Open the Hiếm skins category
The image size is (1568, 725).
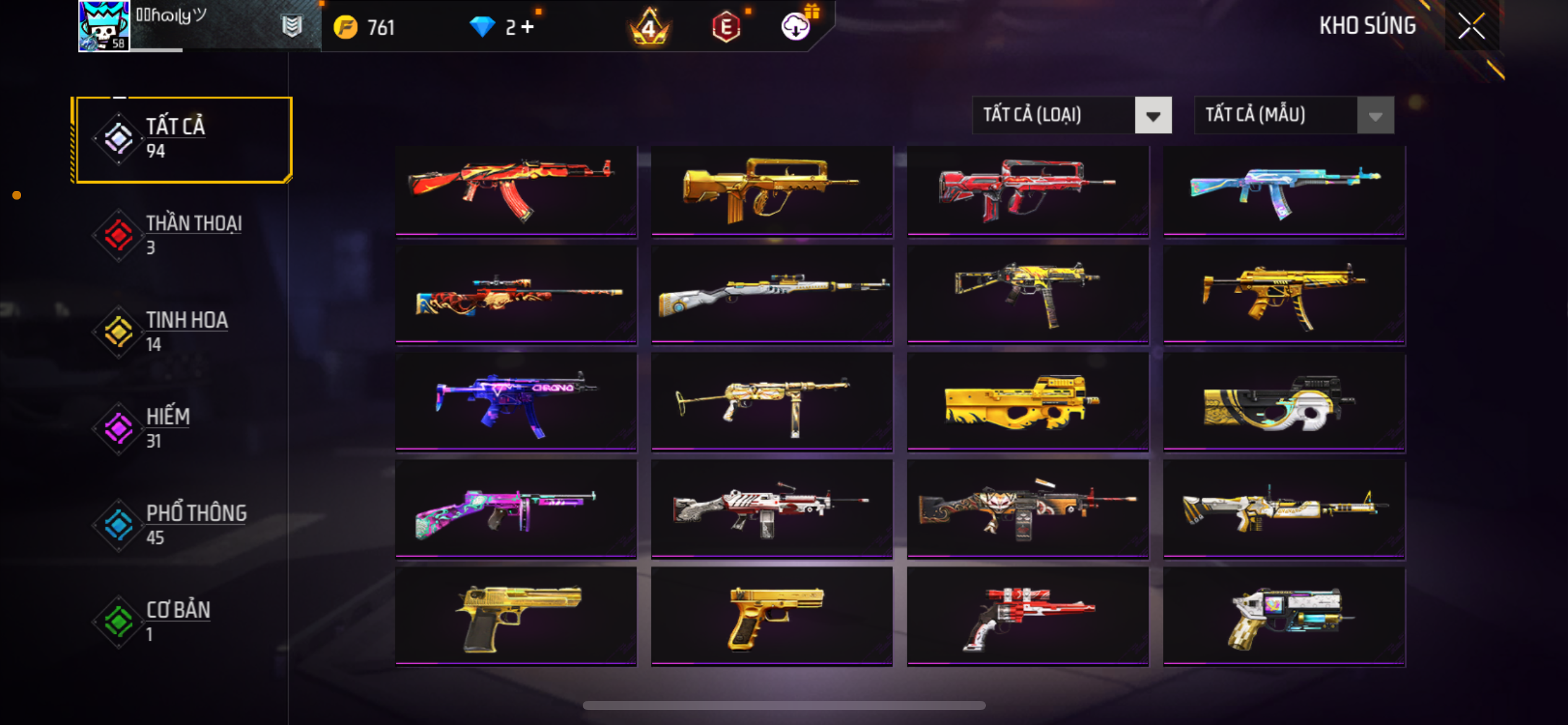click(x=181, y=428)
